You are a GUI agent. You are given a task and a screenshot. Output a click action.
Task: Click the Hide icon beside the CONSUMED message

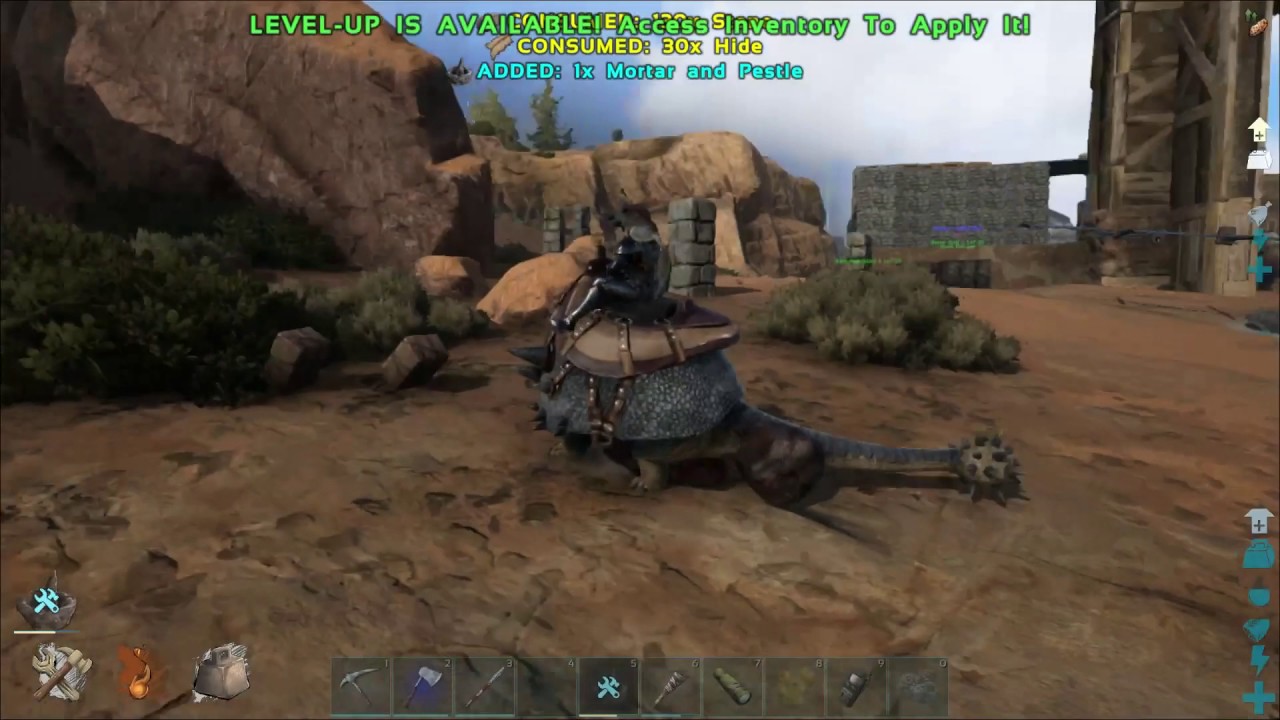coord(497,46)
